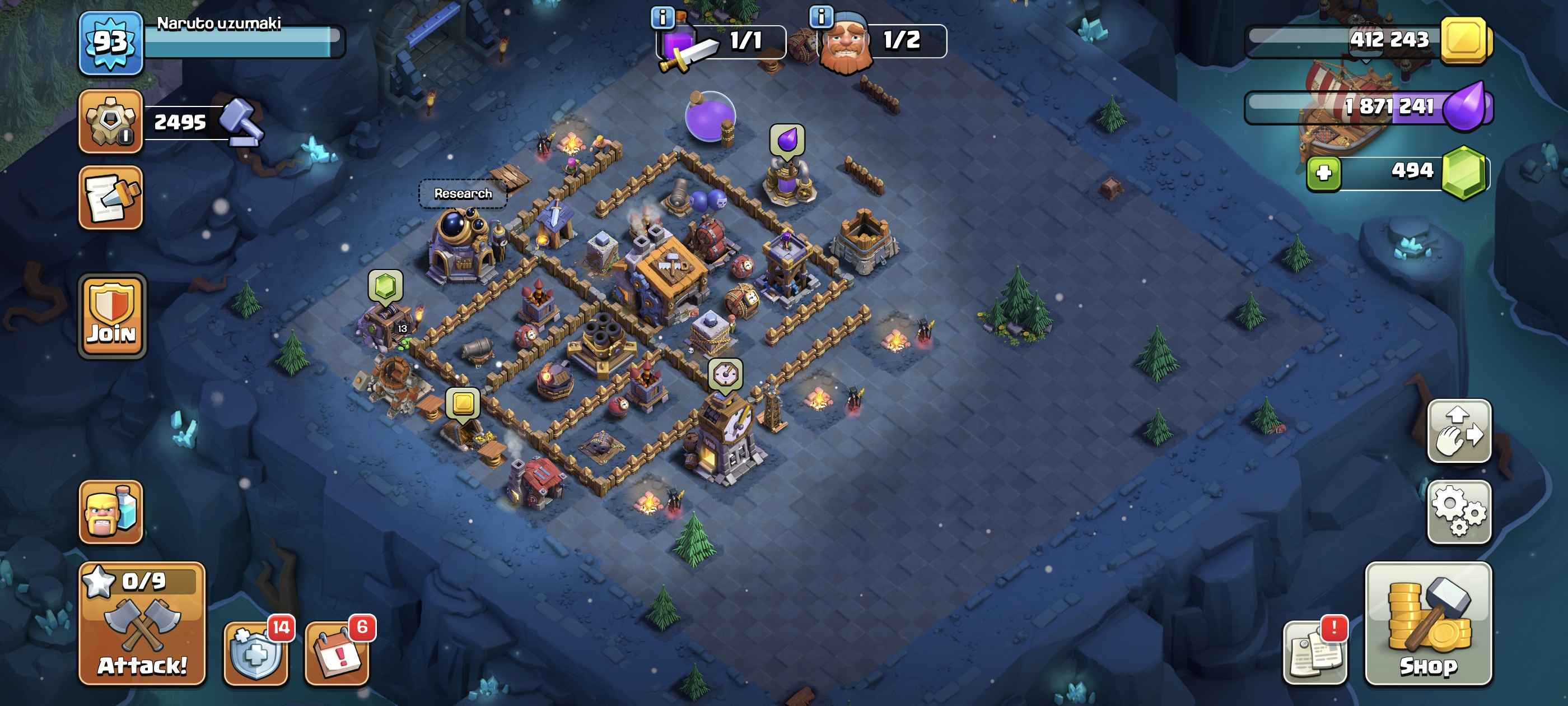Add gems with the green plus button
This screenshot has width=1568, height=706.
pyautogui.click(x=1323, y=173)
